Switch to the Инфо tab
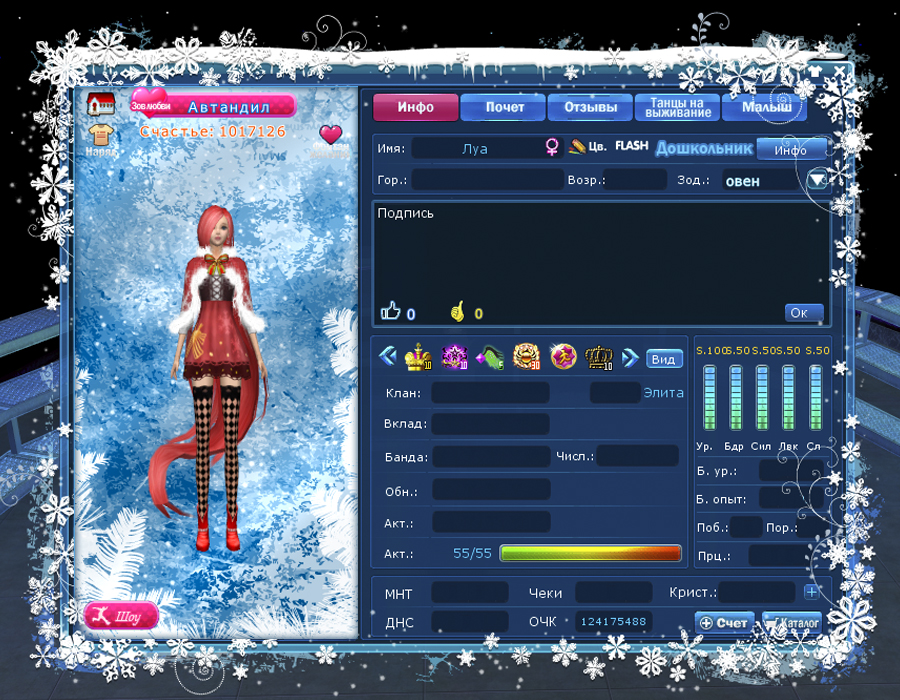900x700 pixels. point(415,108)
